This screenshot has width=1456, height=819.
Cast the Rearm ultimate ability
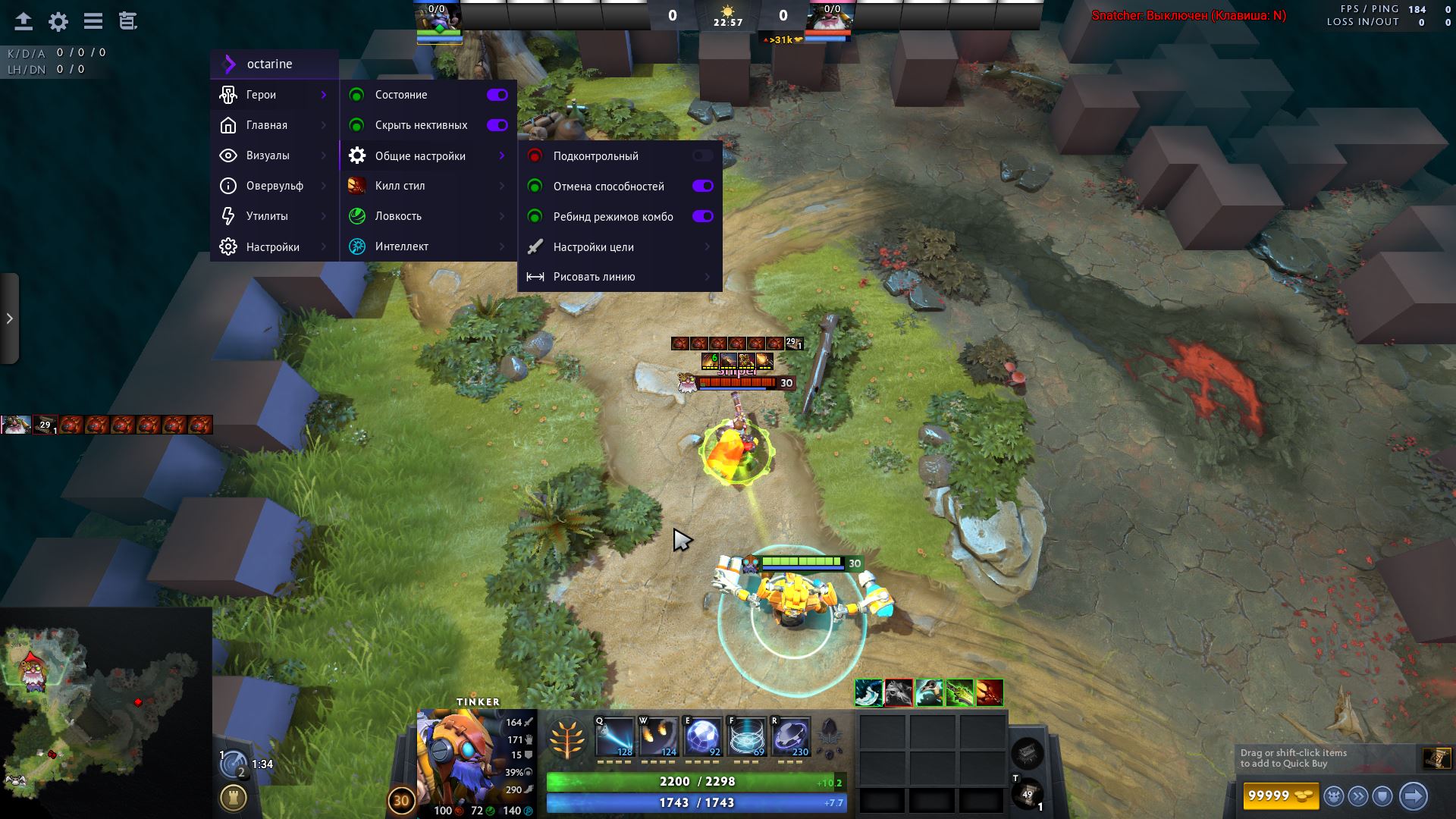[x=791, y=737]
